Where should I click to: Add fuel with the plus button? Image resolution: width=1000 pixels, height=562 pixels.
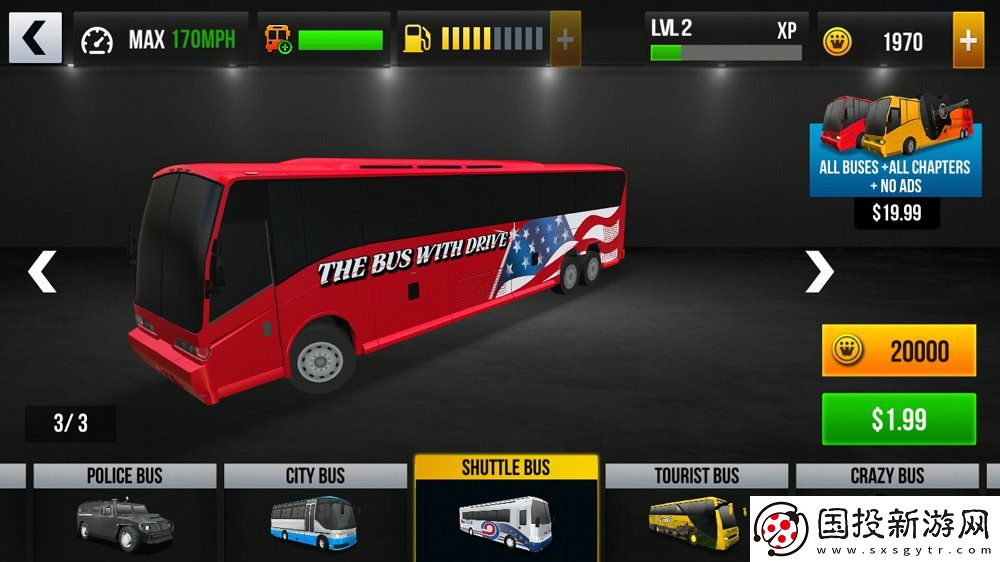pyautogui.click(x=565, y=40)
